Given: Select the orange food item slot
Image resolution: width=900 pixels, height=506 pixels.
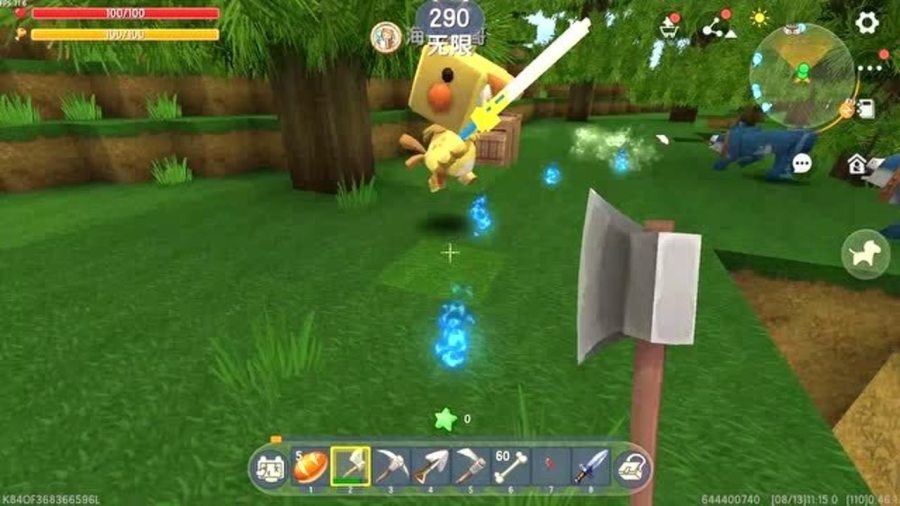Looking at the screenshot, I should [x=310, y=467].
